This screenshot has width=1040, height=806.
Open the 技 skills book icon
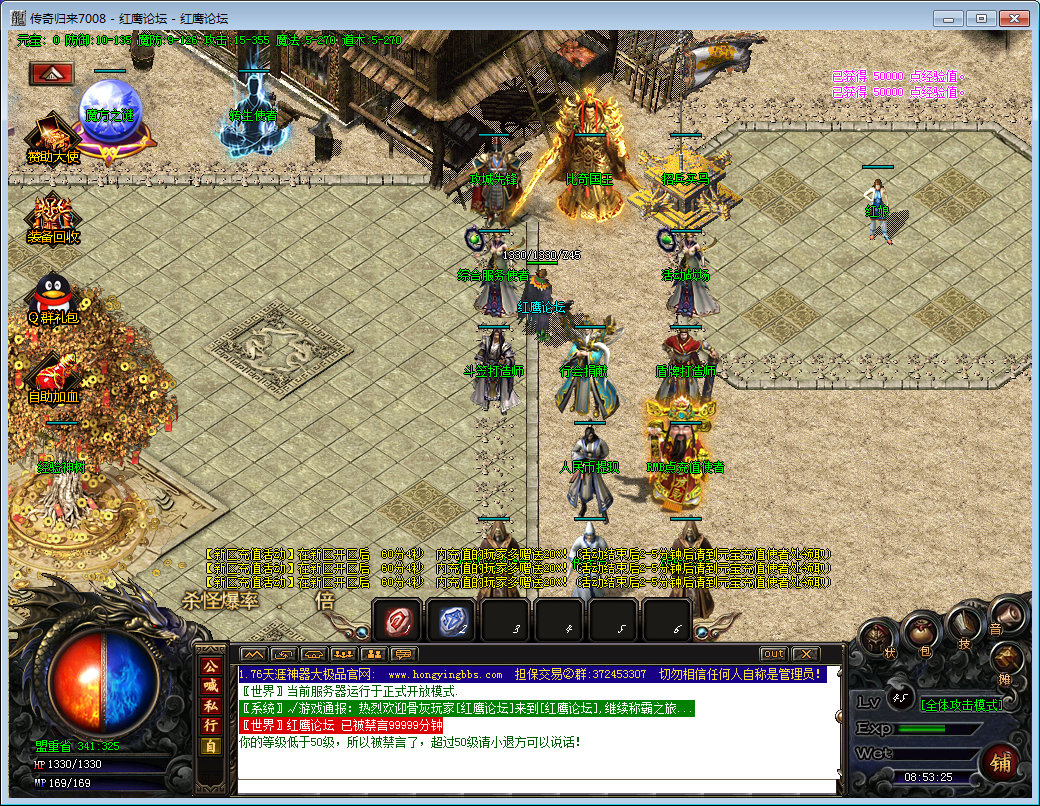point(963,621)
